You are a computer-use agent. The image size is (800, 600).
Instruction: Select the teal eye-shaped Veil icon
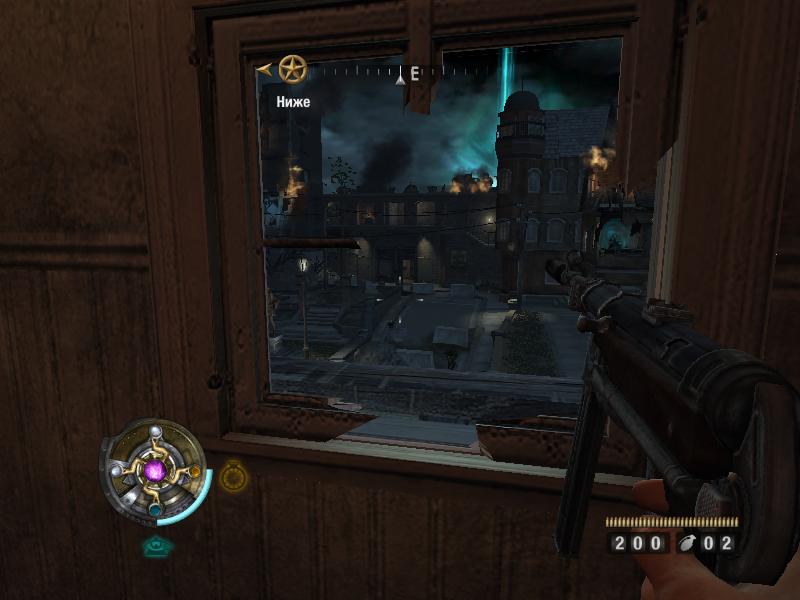point(153,546)
